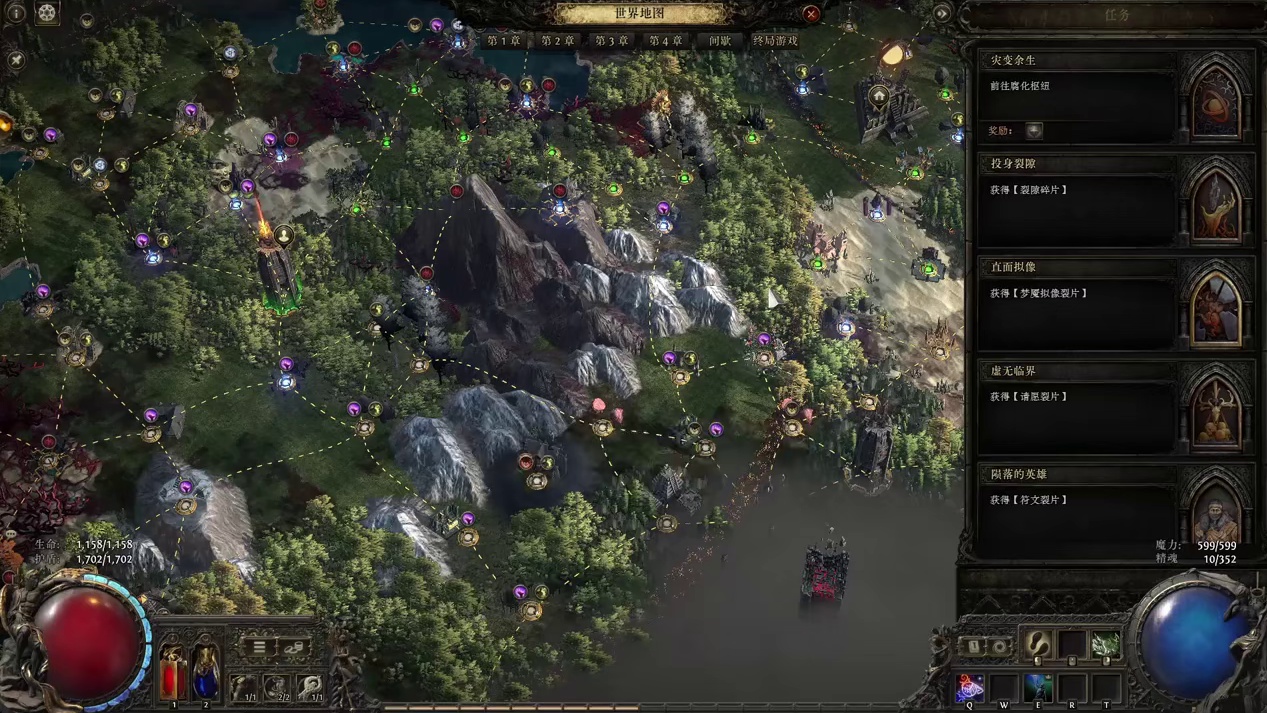This screenshot has height=713, width=1267.
Task: Use the red life flask
Action: [173, 671]
